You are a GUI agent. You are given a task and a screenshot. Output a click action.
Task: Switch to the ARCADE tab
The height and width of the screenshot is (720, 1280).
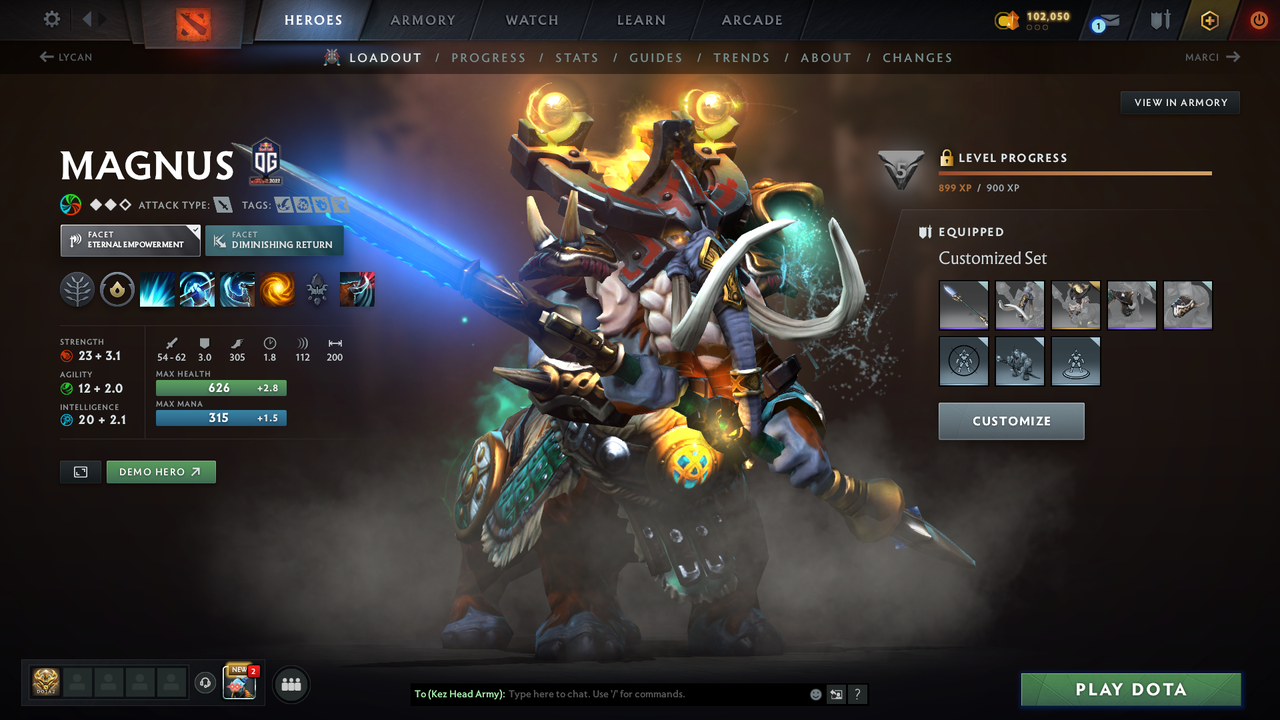coord(751,20)
